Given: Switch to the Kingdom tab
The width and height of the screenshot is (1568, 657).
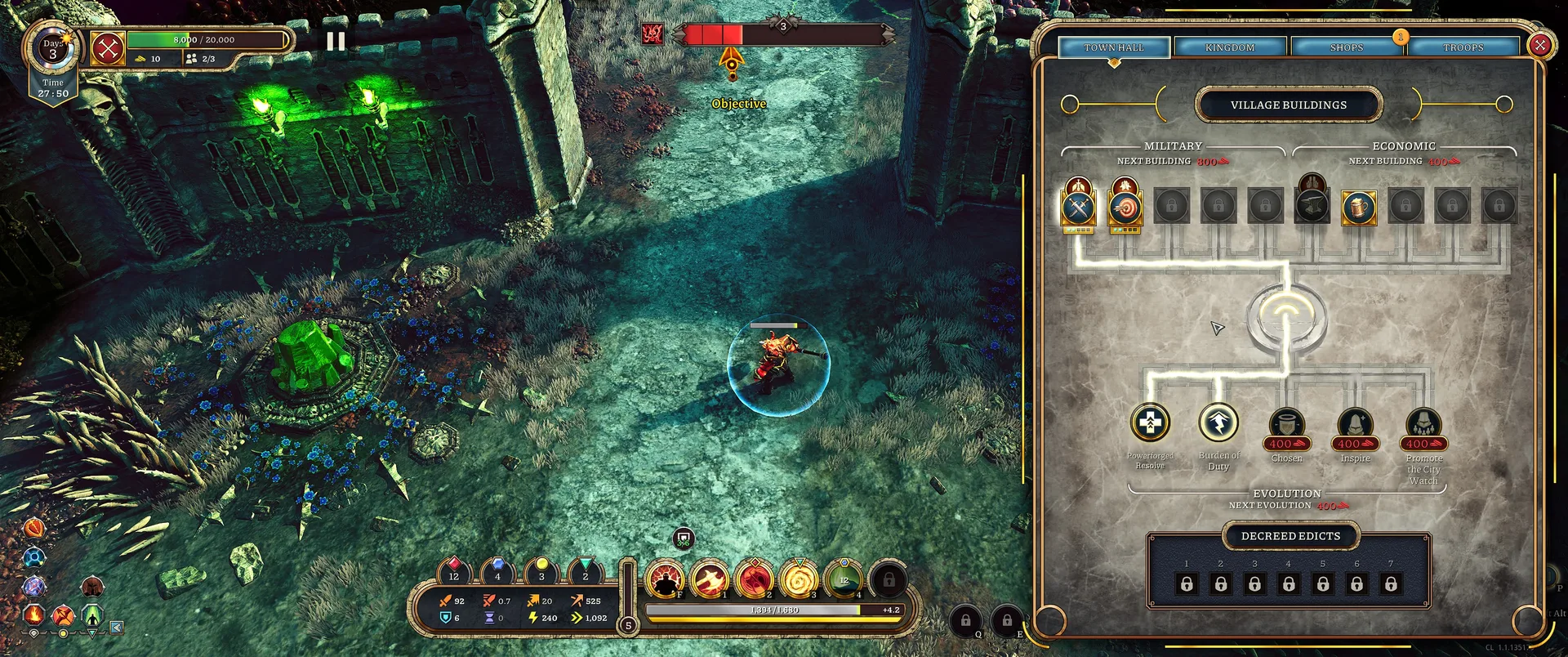Looking at the screenshot, I should click(x=1230, y=47).
